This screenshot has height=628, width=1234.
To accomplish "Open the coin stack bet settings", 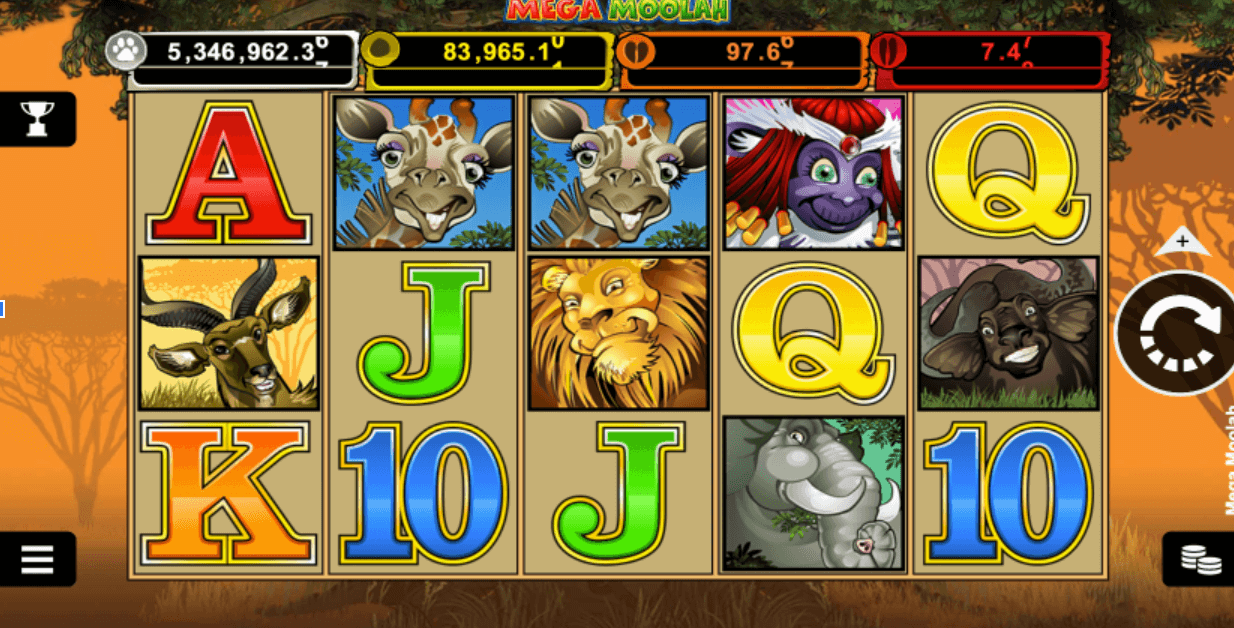I will point(1200,559).
